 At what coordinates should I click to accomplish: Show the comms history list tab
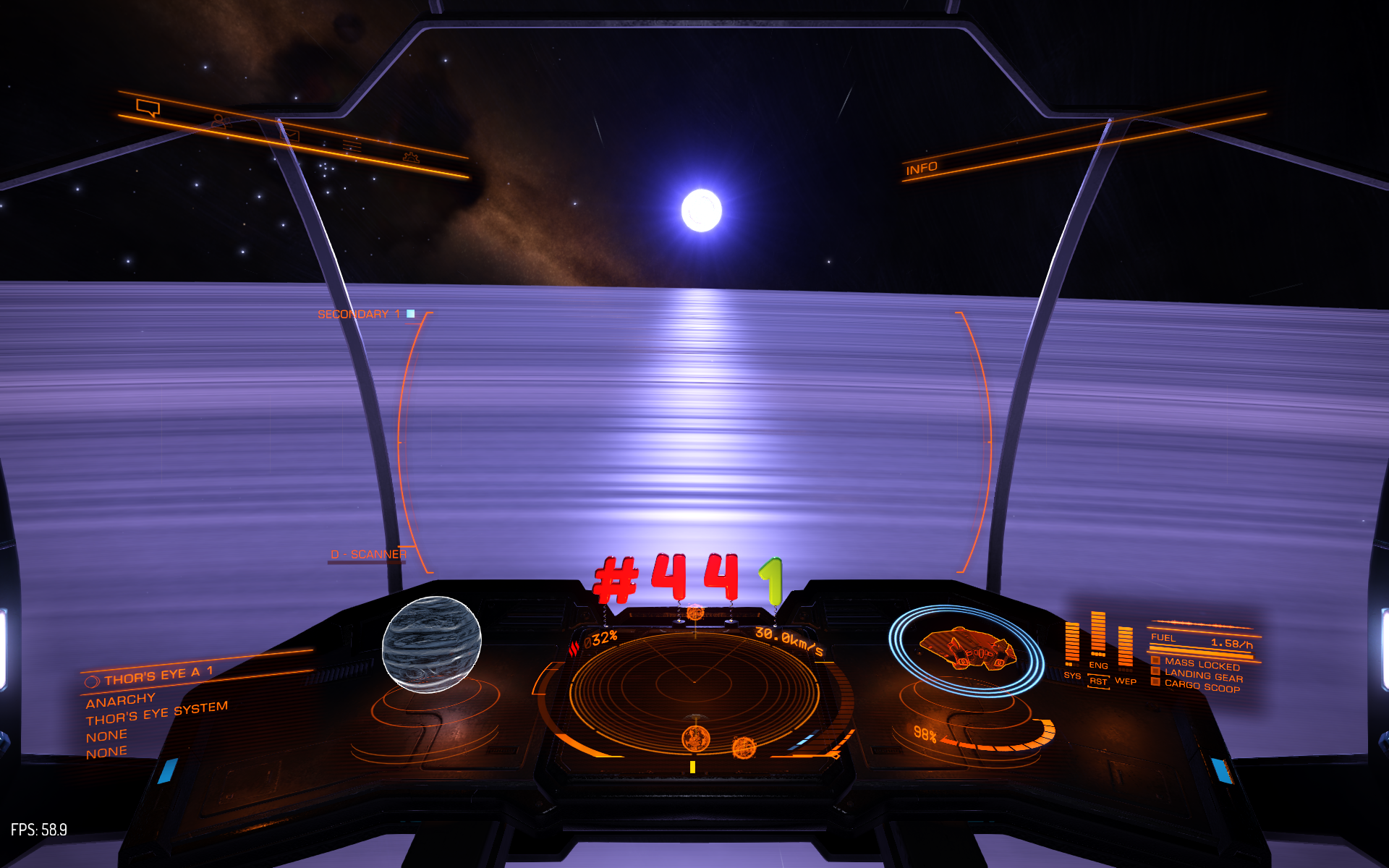click(352, 146)
